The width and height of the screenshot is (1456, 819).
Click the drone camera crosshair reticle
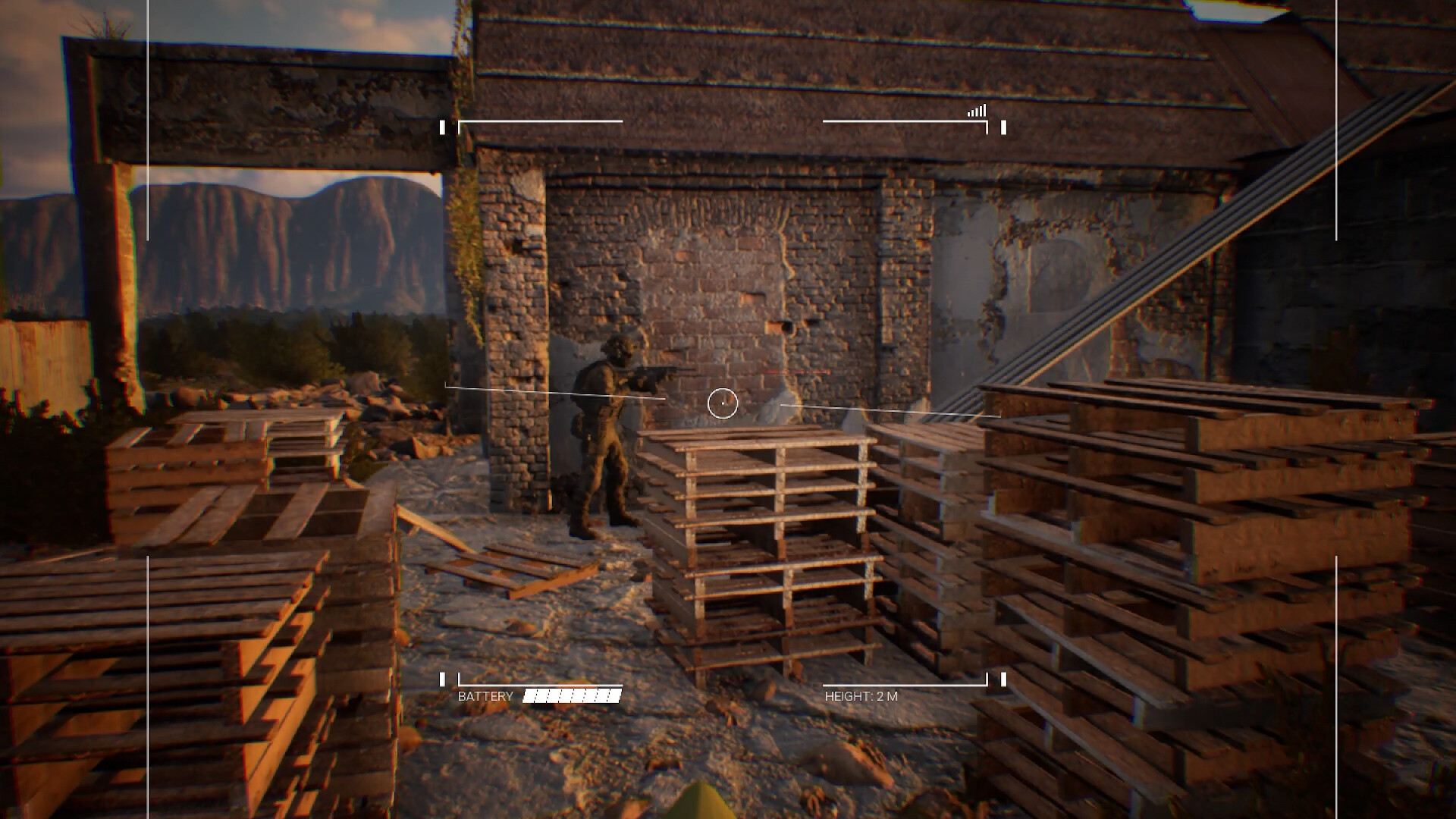point(723,404)
